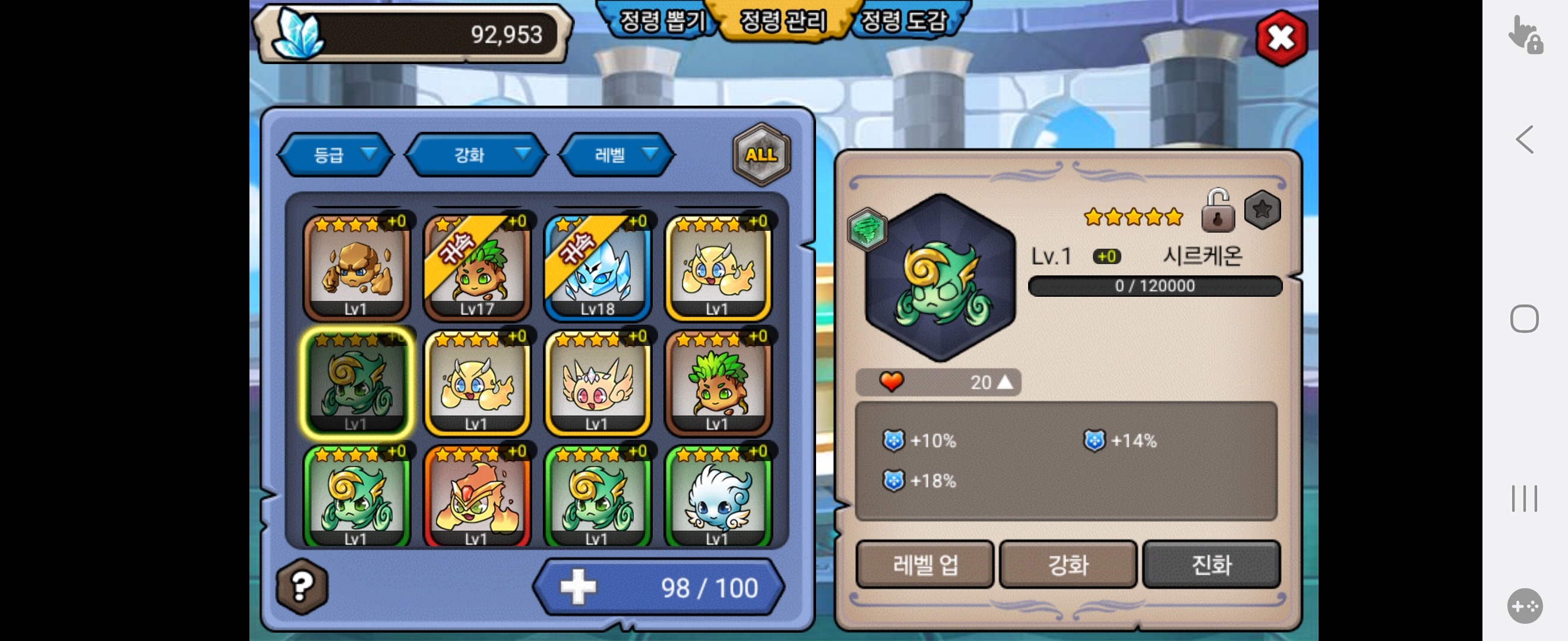This screenshot has height=641, width=1568.
Task: Expand spirit storage with plus button
Action: coord(578,587)
